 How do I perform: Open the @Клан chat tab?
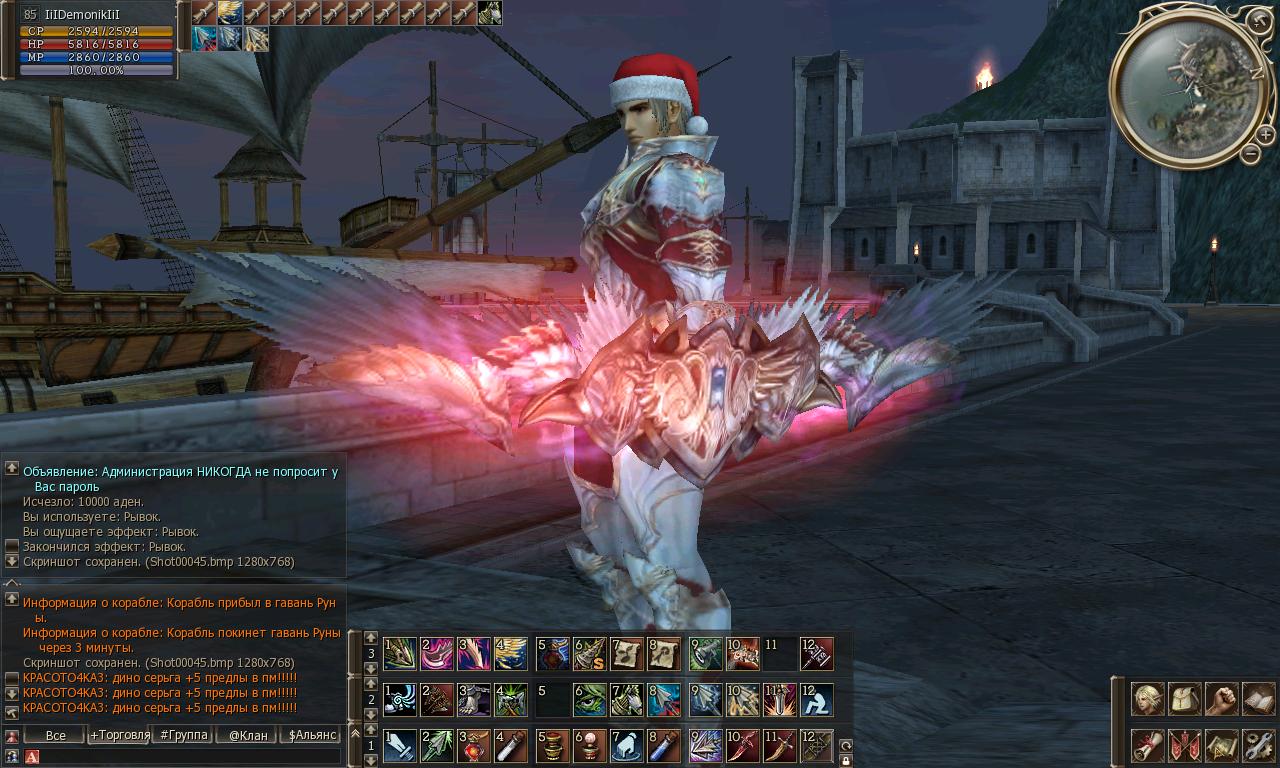click(245, 735)
